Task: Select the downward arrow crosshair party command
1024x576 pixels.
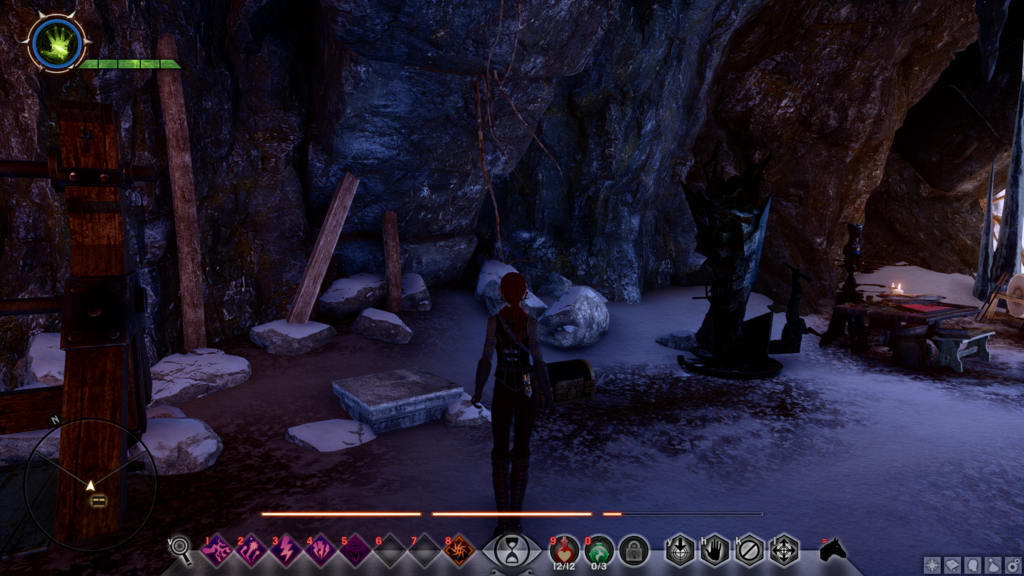Action: pyautogui.click(x=680, y=549)
